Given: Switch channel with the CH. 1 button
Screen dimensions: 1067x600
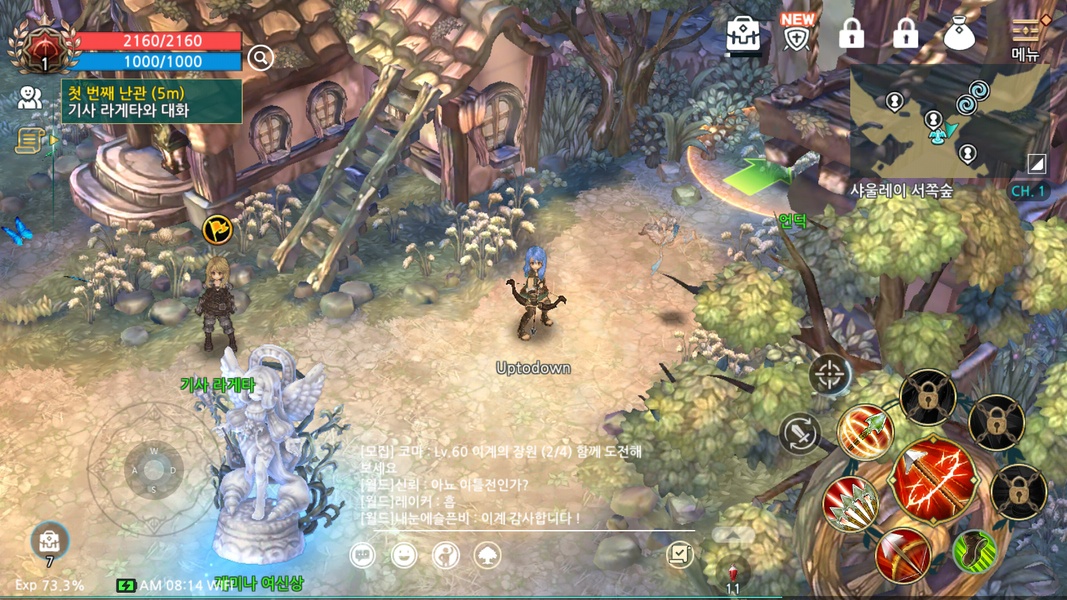Looking at the screenshot, I should tap(1027, 191).
